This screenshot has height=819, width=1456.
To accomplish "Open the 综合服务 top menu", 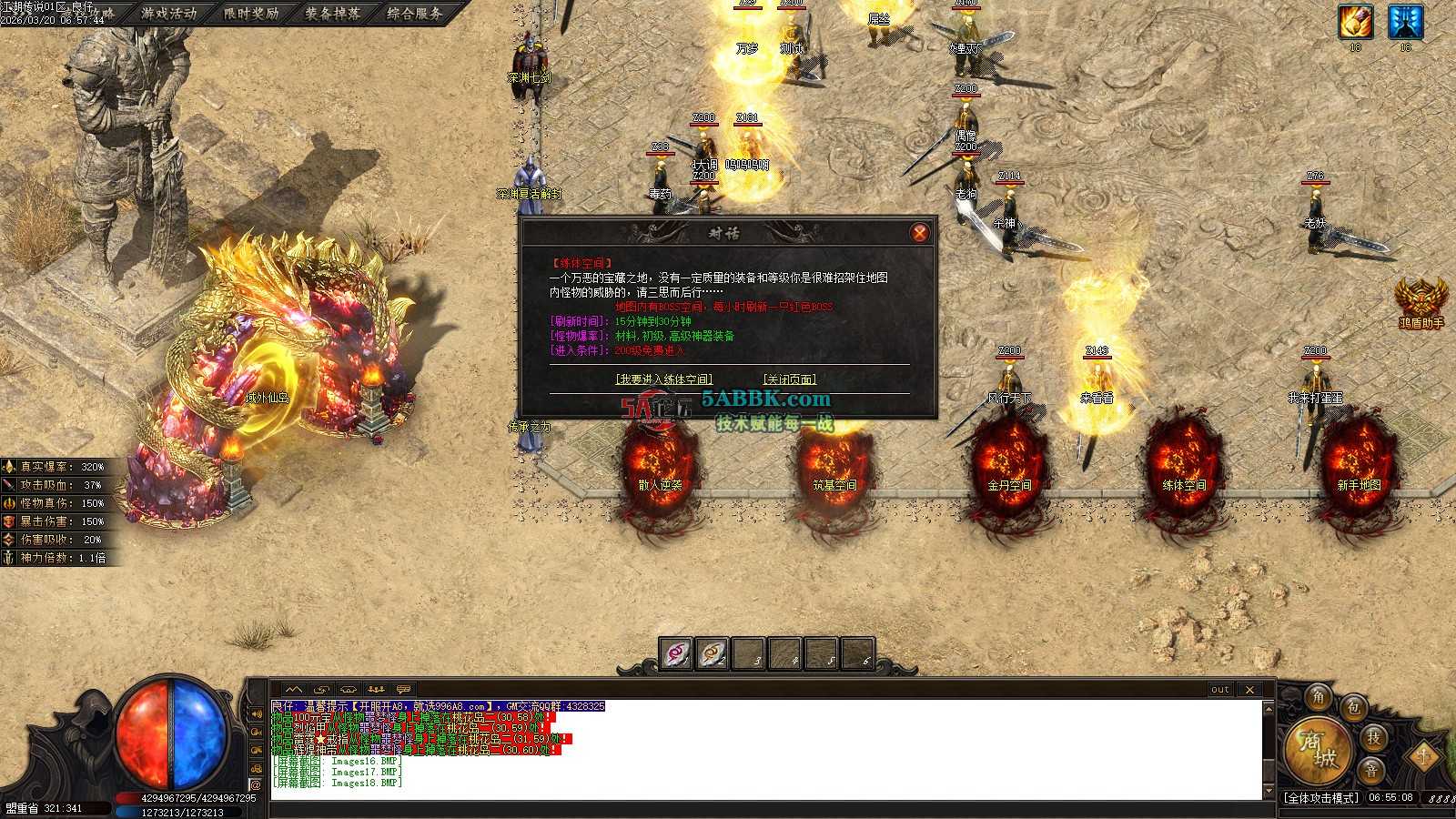I will click(415, 14).
